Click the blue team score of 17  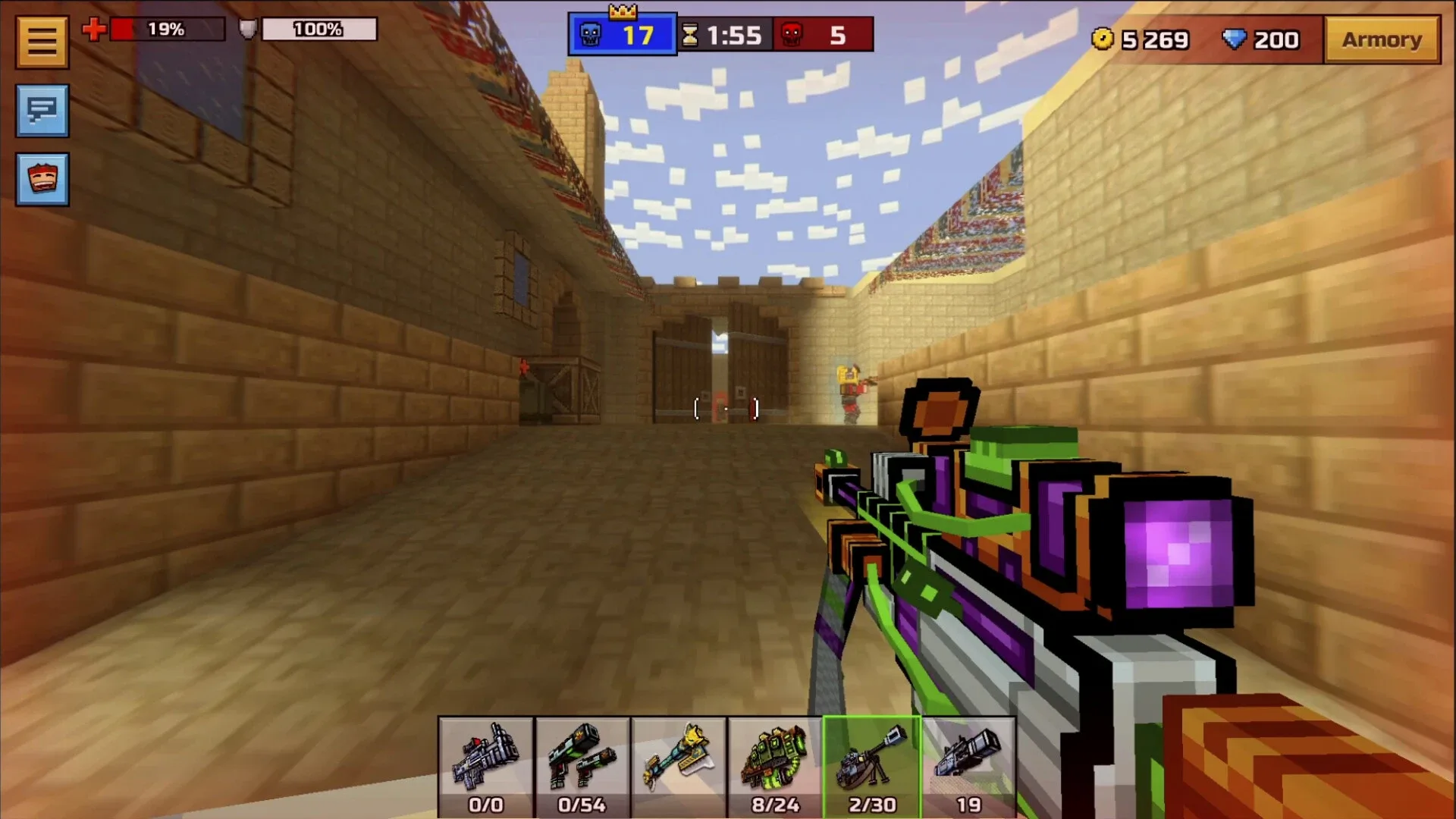[641, 33]
